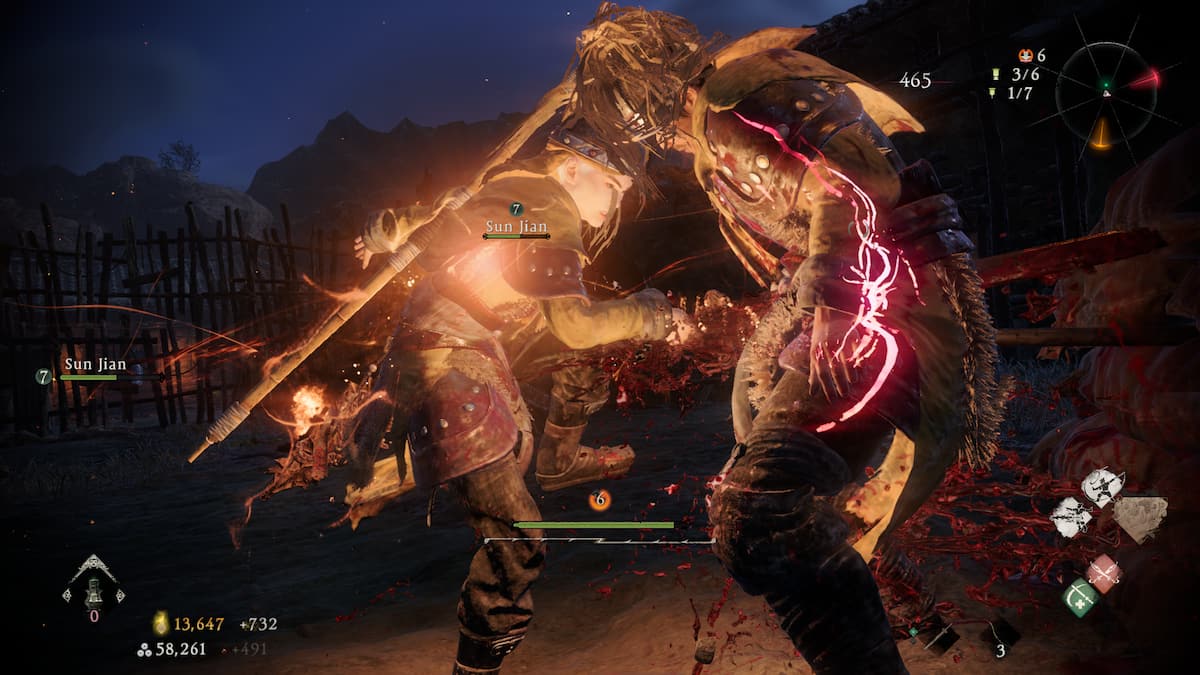This screenshot has height=675, width=1200.
Task: Click the copper coin currency icon
Action: (144, 649)
